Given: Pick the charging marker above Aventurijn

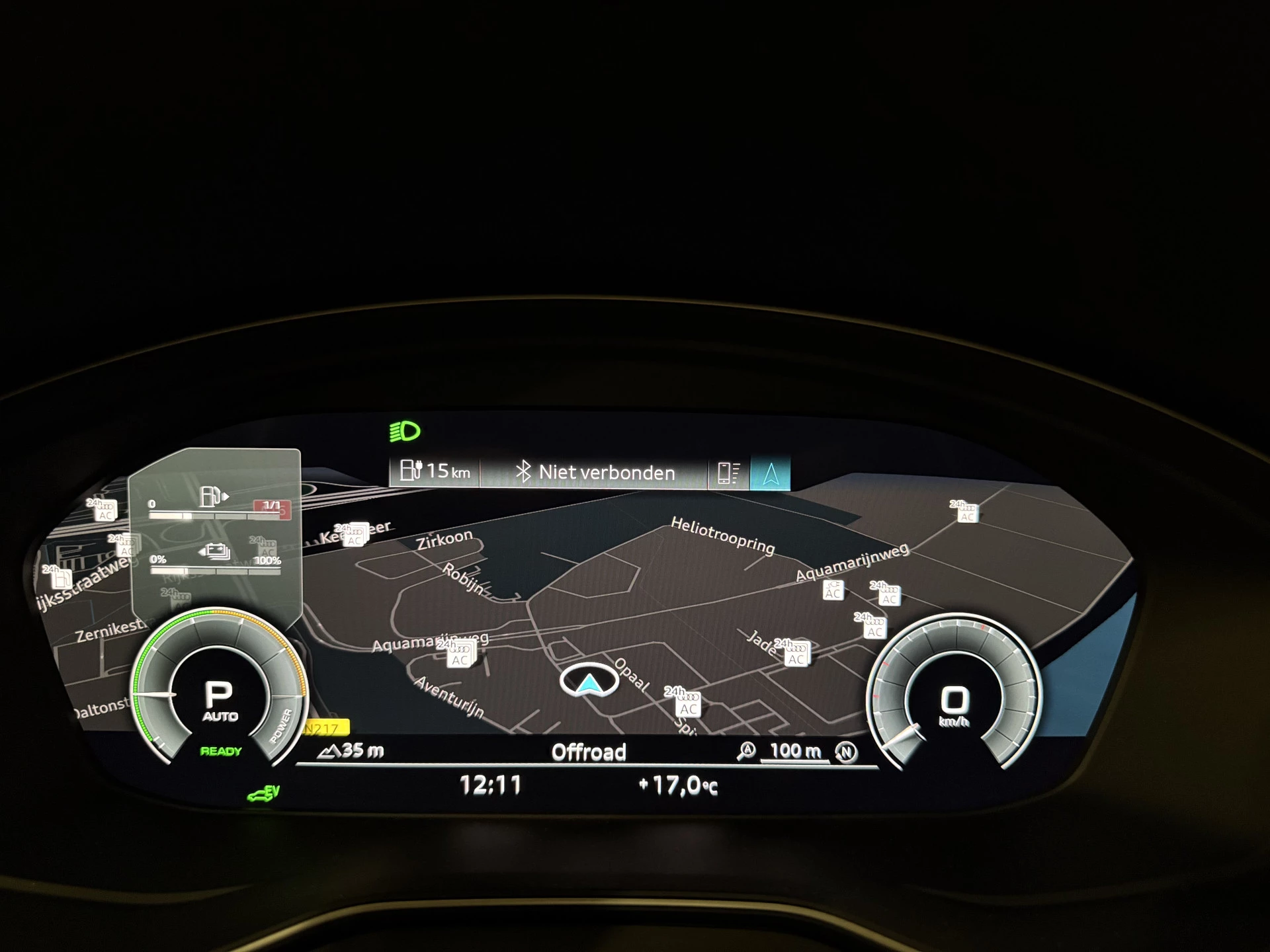Looking at the screenshot, I should point(459,655).
